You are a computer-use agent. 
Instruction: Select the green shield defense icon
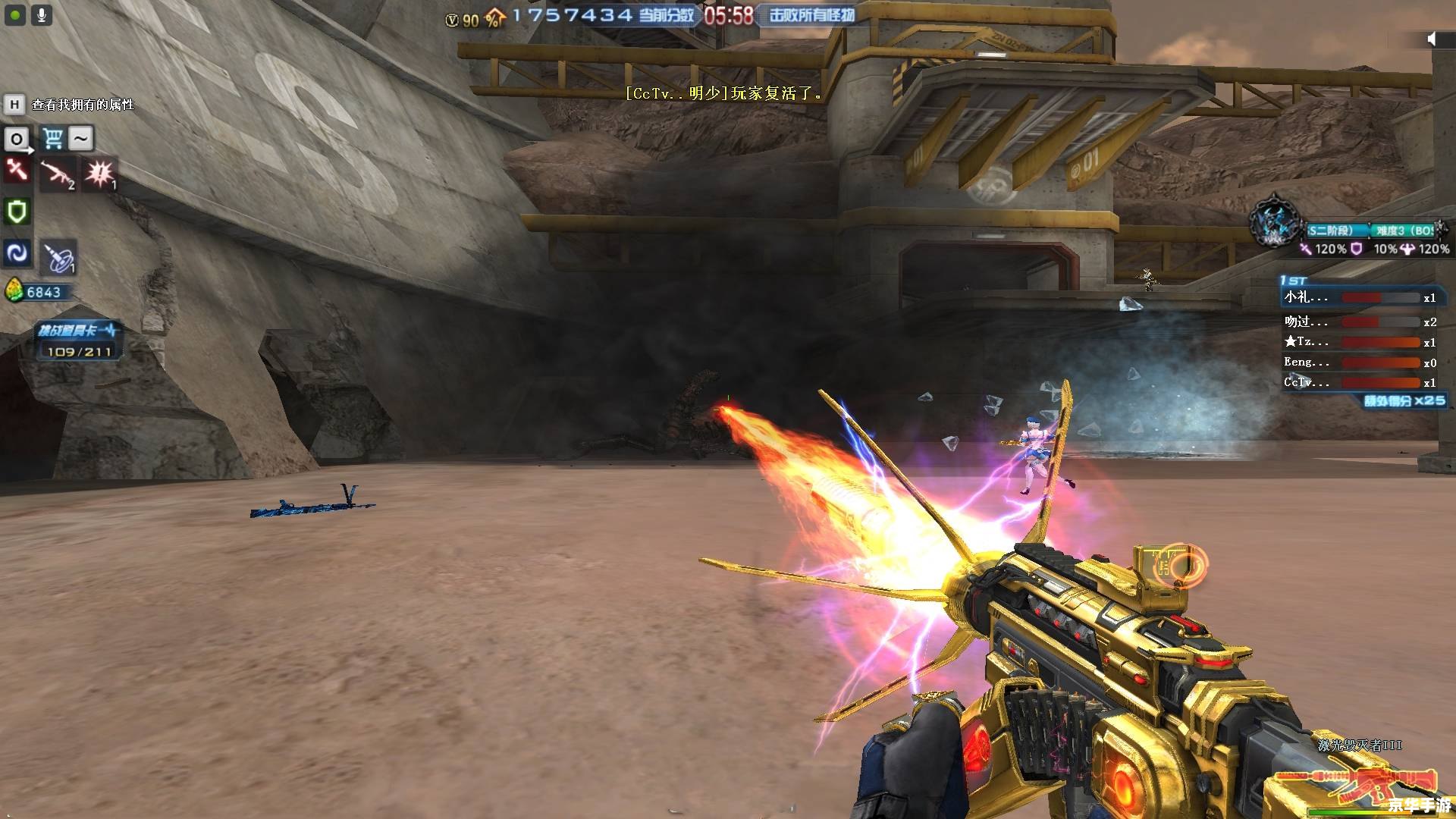tap(17, 212)
